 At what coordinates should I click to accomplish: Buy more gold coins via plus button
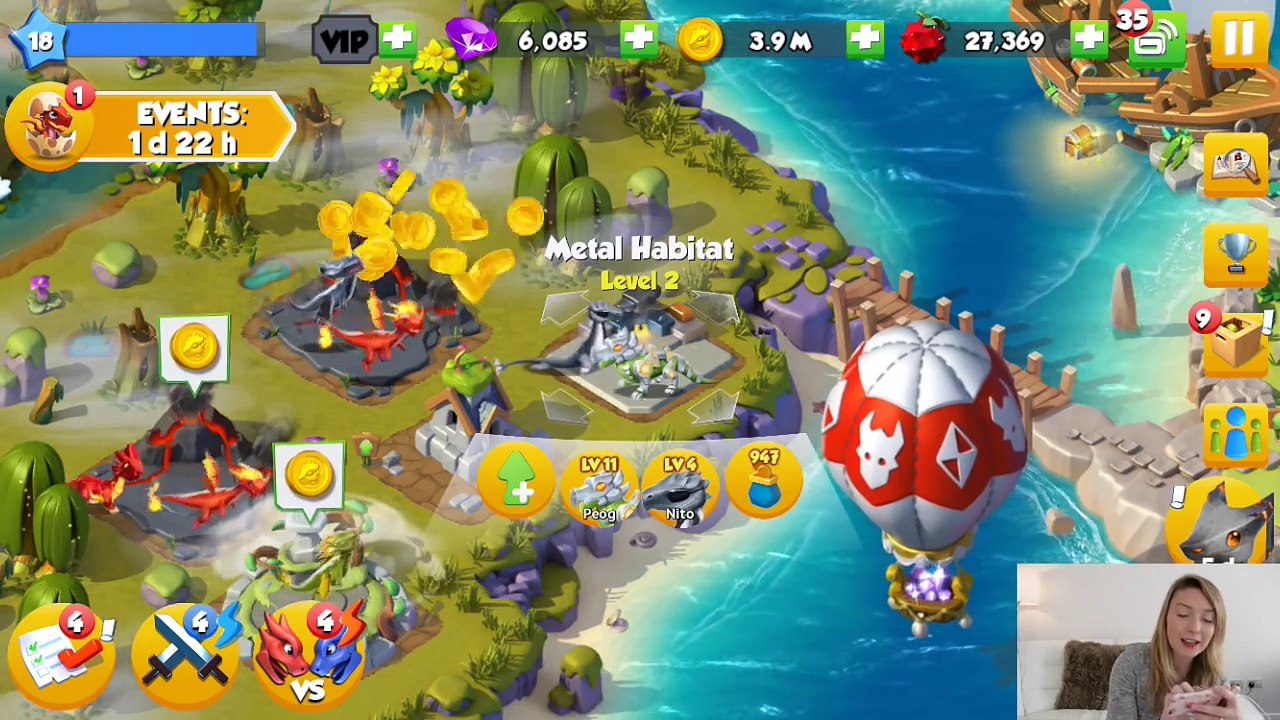pos(864,40)
